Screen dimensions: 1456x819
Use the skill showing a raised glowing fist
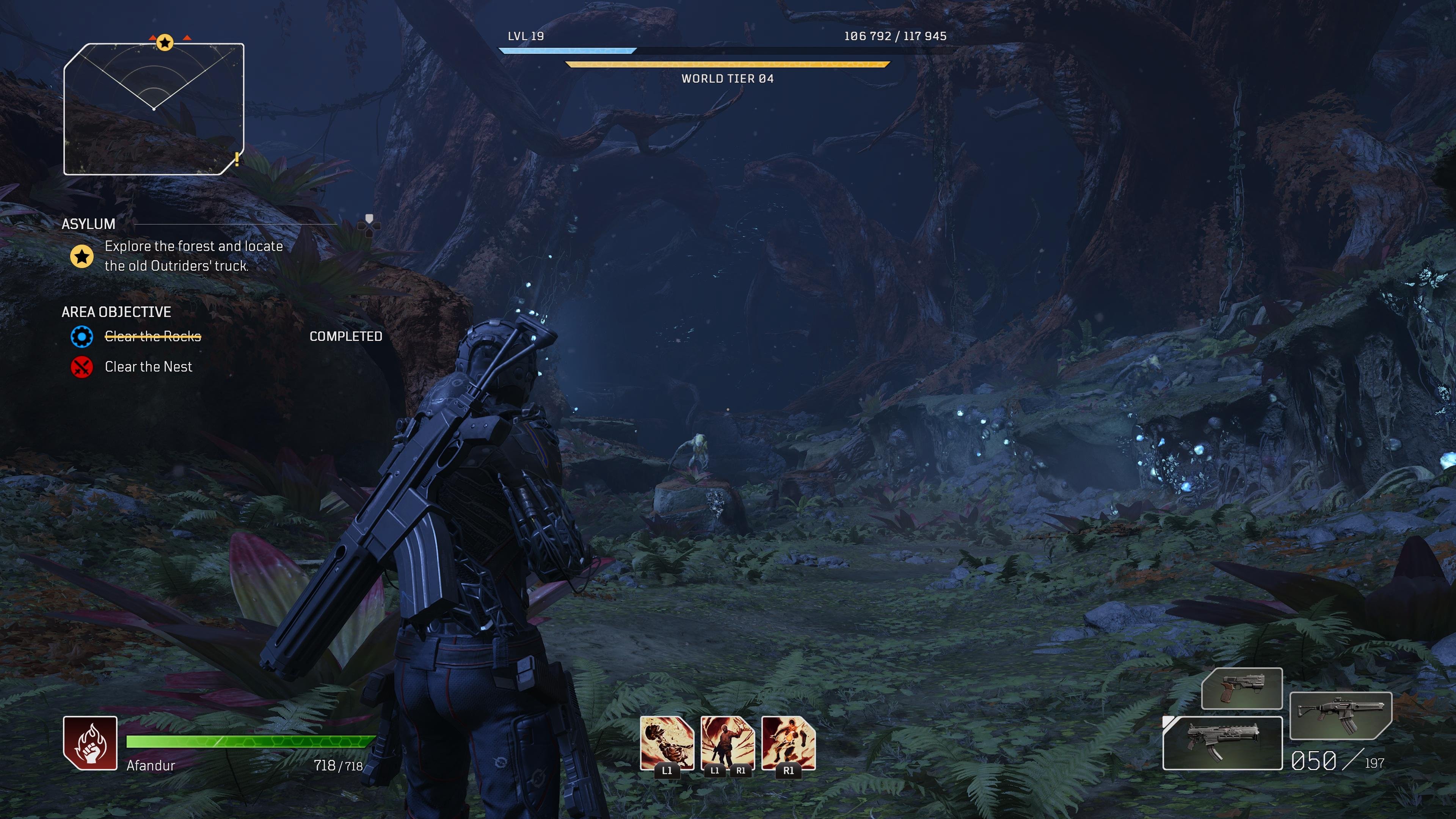click(x=728, y=743)
